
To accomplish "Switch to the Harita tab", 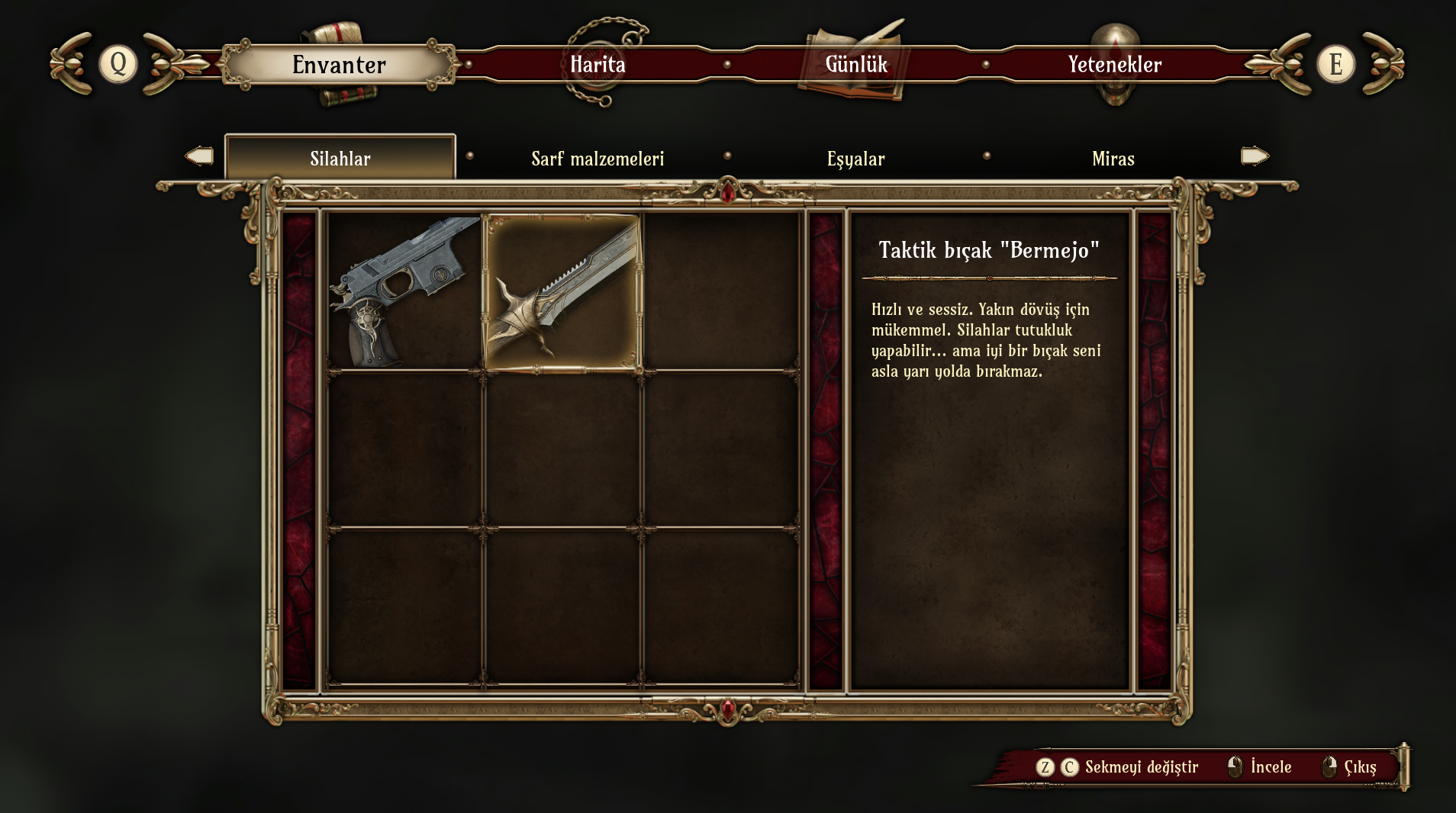I will pos(598,65).
